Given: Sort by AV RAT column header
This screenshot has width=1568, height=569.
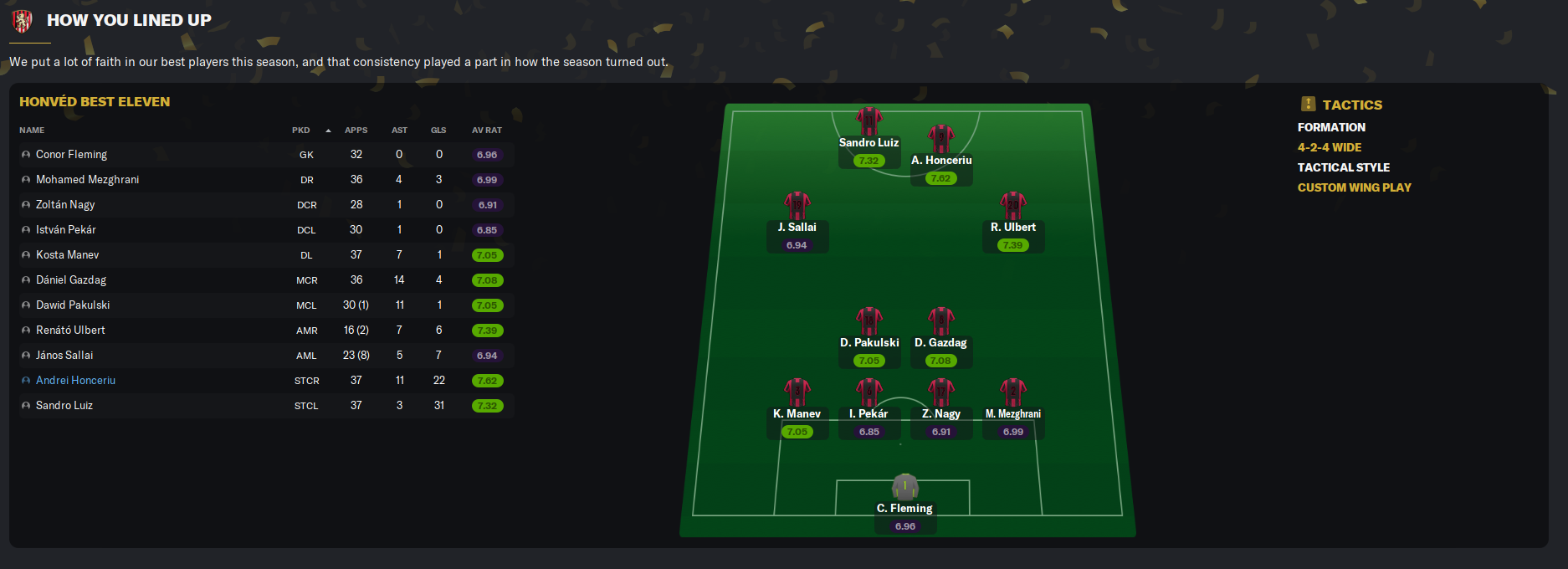Looking at the screenshot, I should tap(486, 131).
